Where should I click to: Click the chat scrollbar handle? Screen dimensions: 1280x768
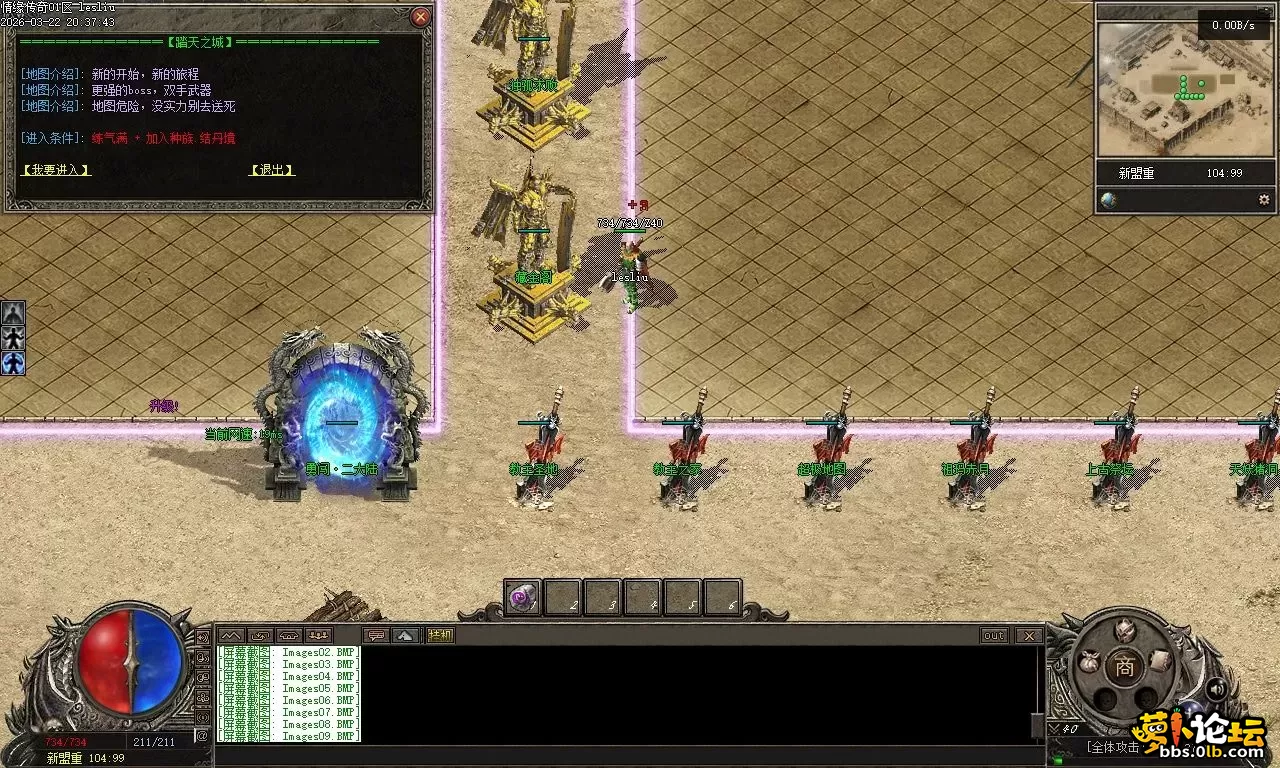(x=1037, y=724)
